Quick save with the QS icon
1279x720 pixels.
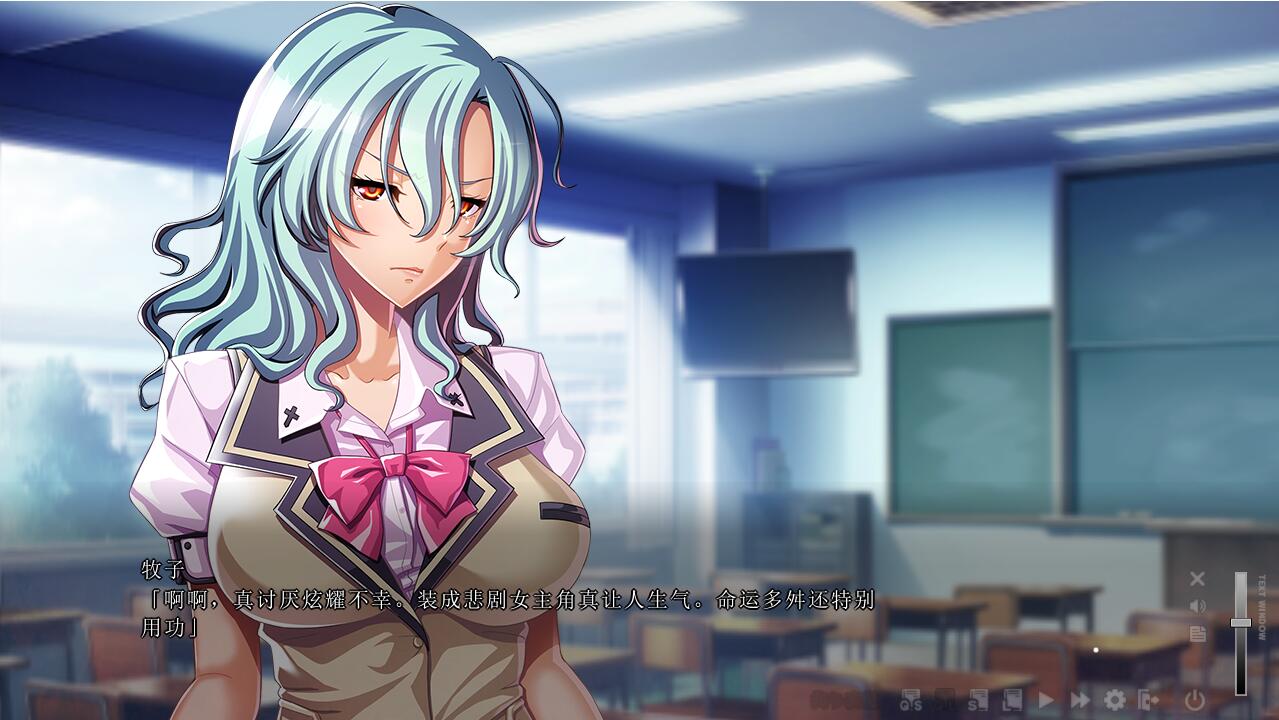[911, 700]
